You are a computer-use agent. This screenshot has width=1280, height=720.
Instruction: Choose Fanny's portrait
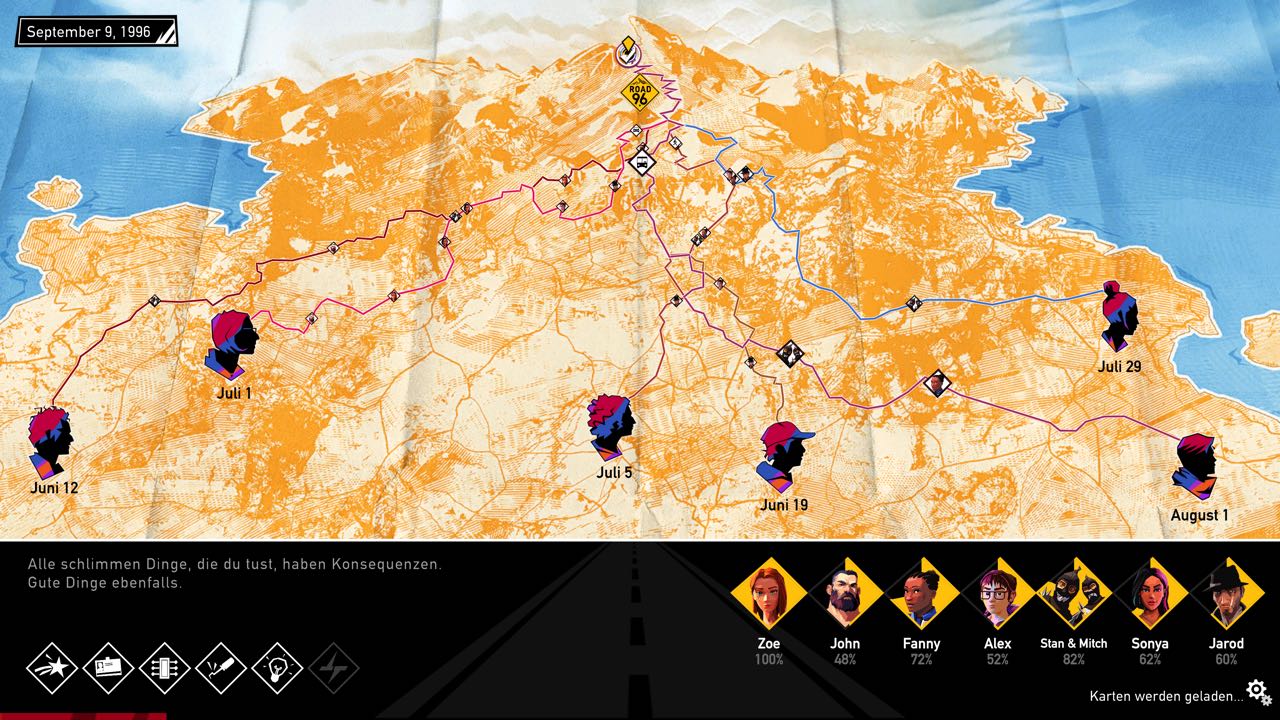coord(921,596)
